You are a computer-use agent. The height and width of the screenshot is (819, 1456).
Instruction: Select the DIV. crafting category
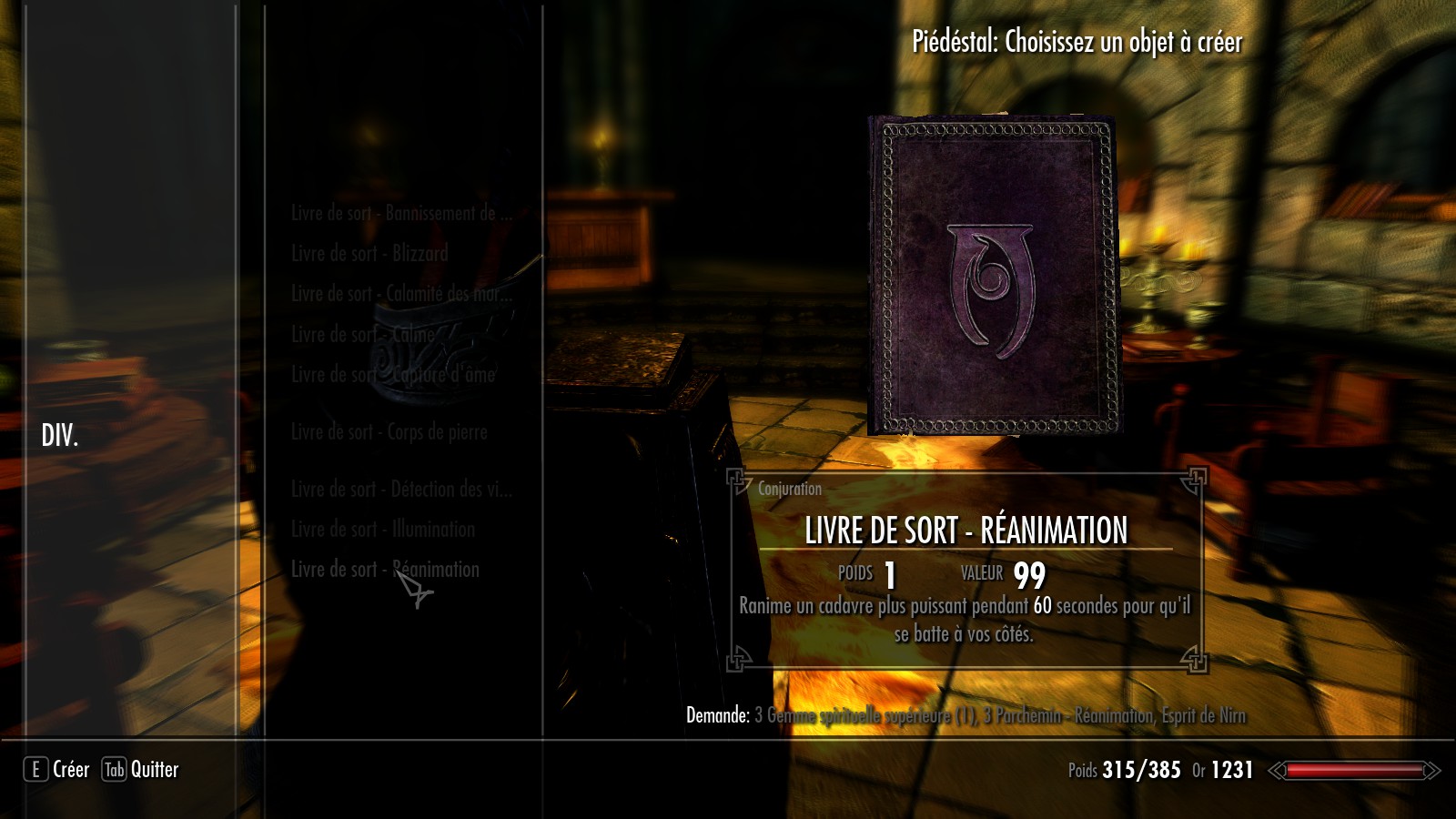point(60,436)
